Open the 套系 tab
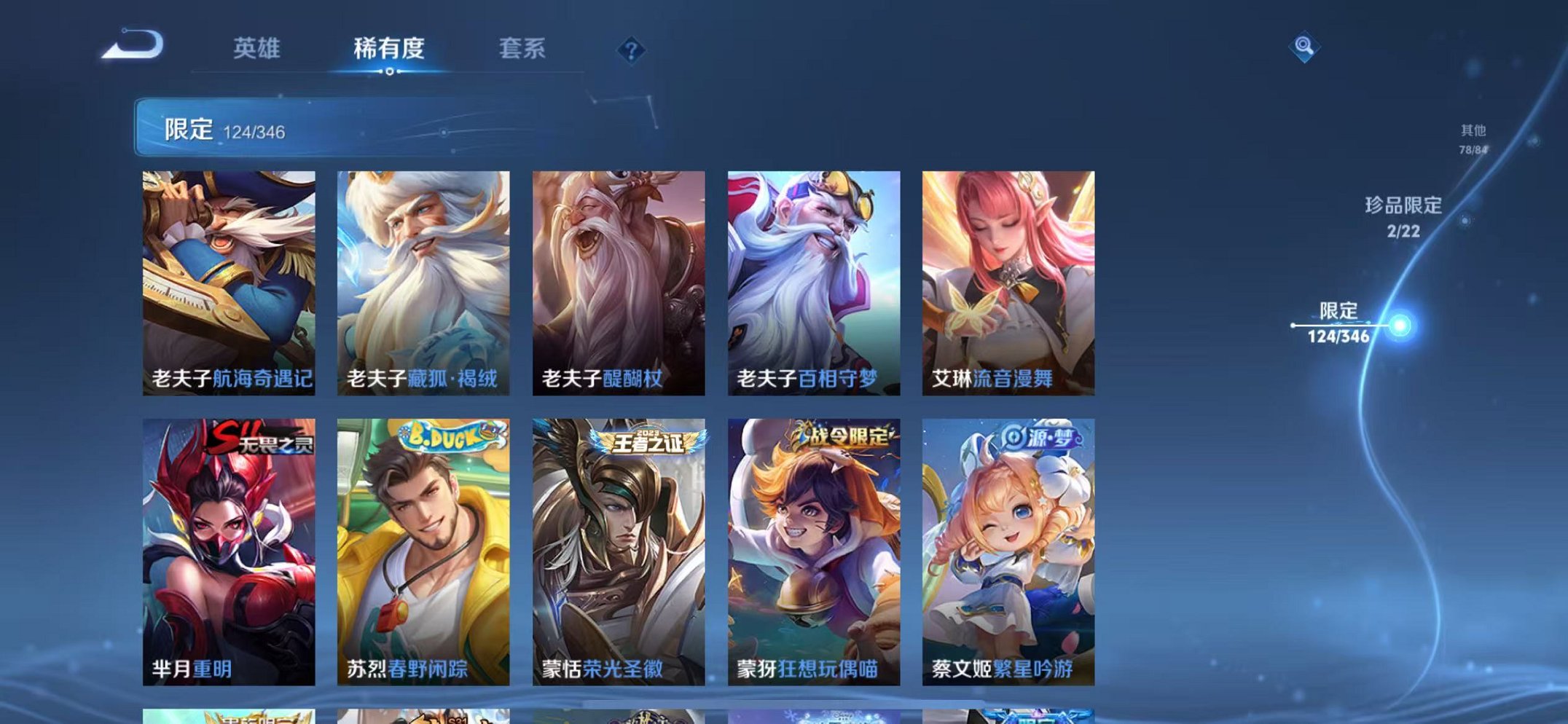The height and width of the screenshot is (724, 1568). point(523,48)
